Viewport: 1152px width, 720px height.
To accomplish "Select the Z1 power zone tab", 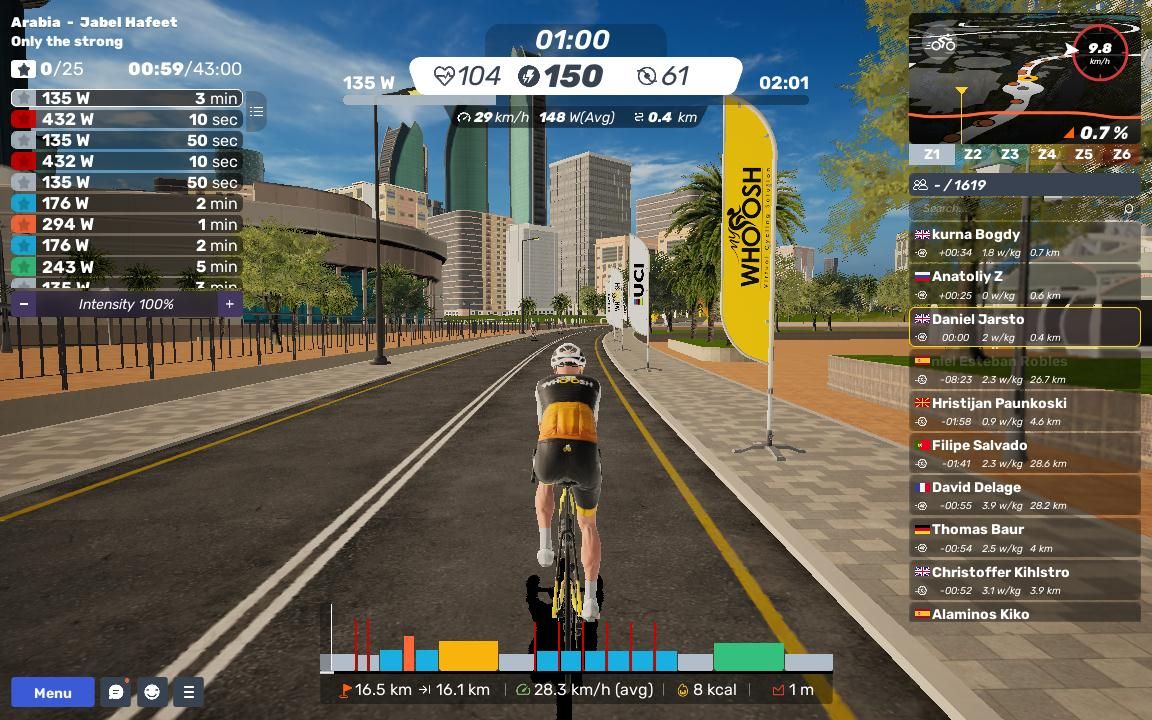I will coord(932,155).
